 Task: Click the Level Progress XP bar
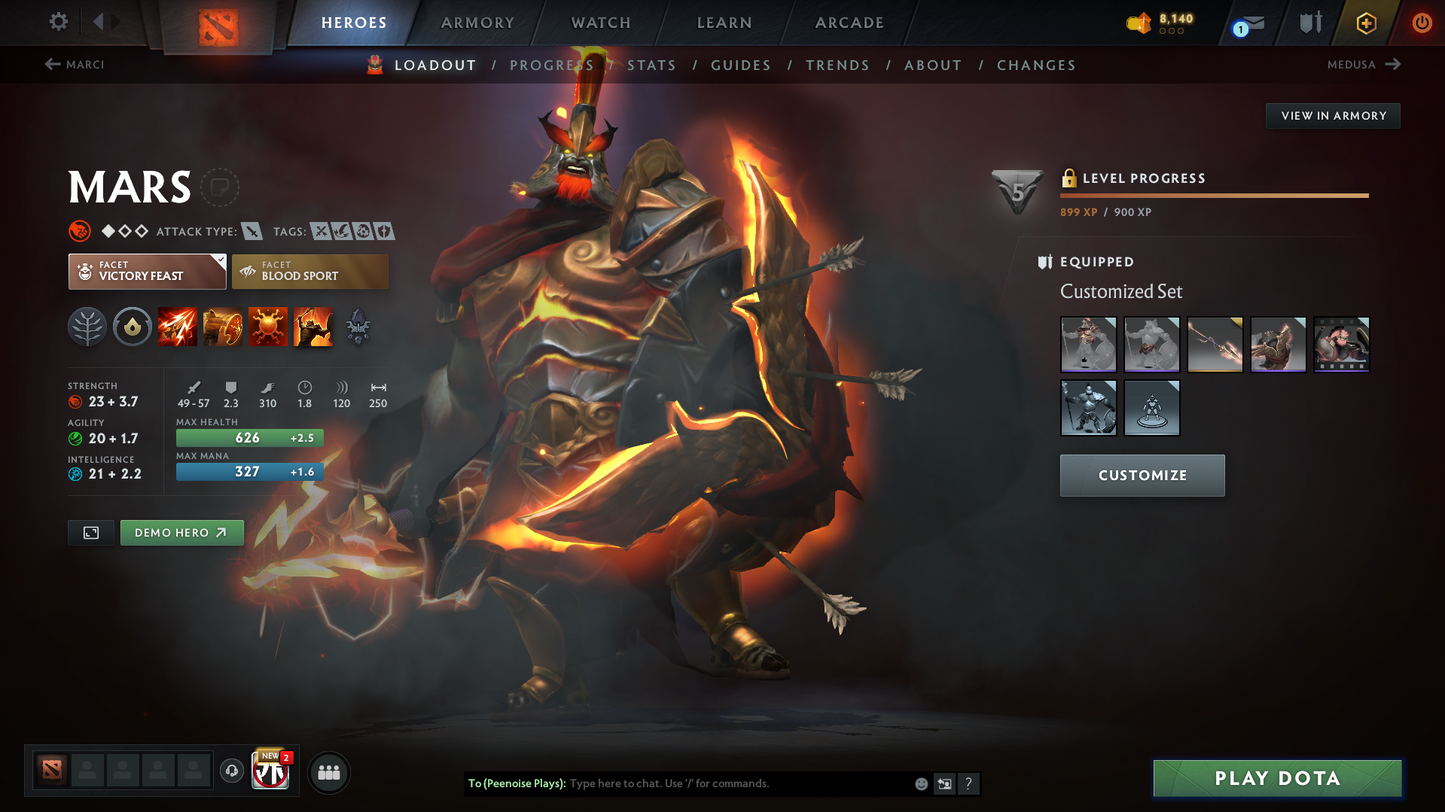point(1214,196)
